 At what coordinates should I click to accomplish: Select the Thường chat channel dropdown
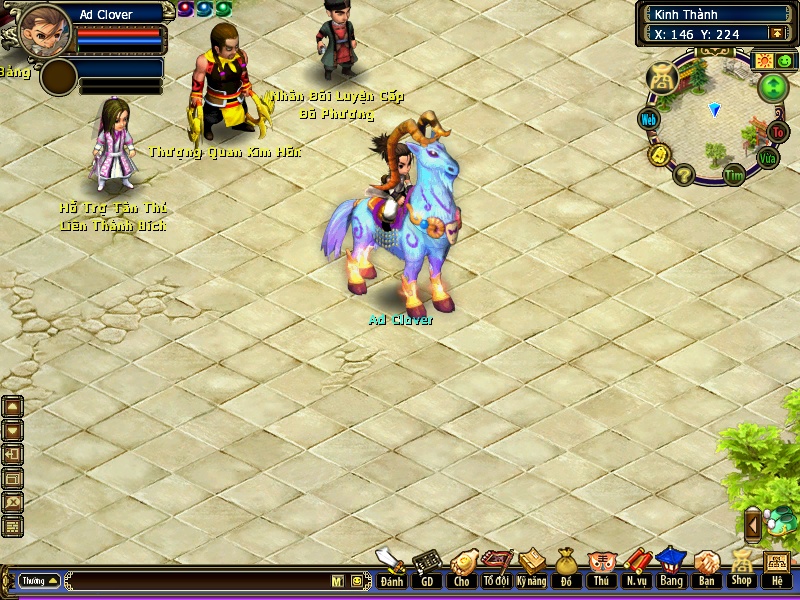pos(40,580)
